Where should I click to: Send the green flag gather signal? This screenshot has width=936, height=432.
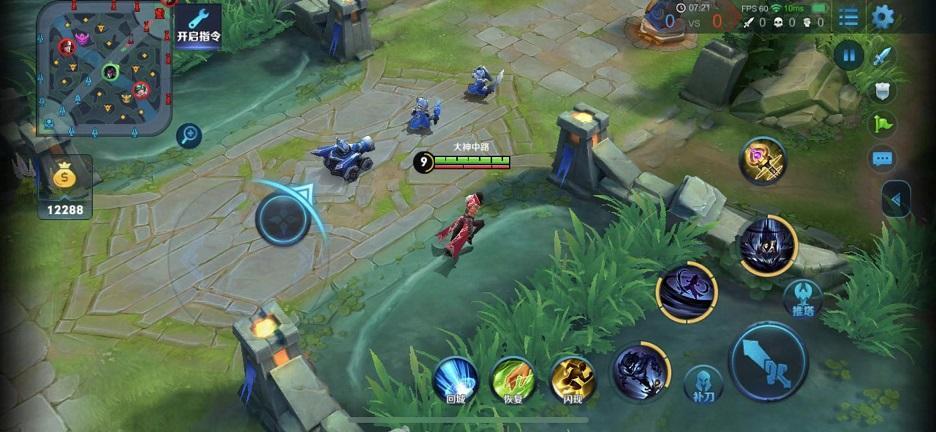[882, 124]
